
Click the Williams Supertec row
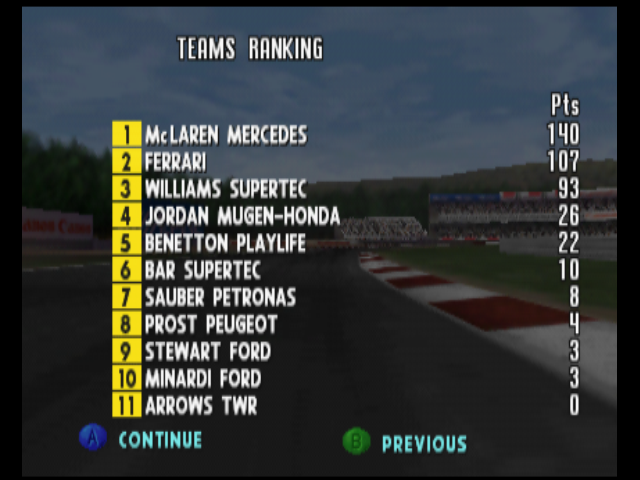225,189
